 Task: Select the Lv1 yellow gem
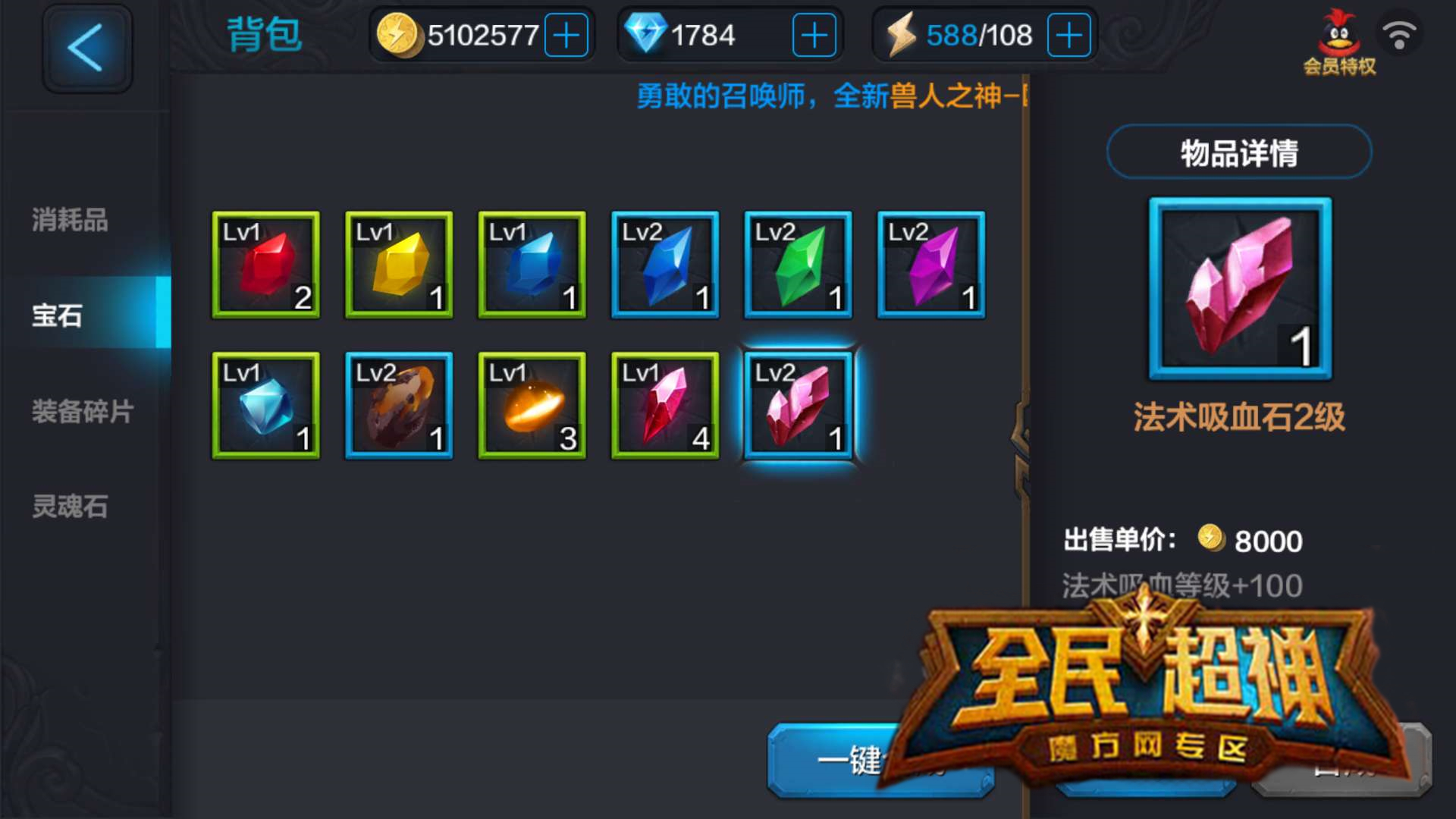tap(398, 265)
